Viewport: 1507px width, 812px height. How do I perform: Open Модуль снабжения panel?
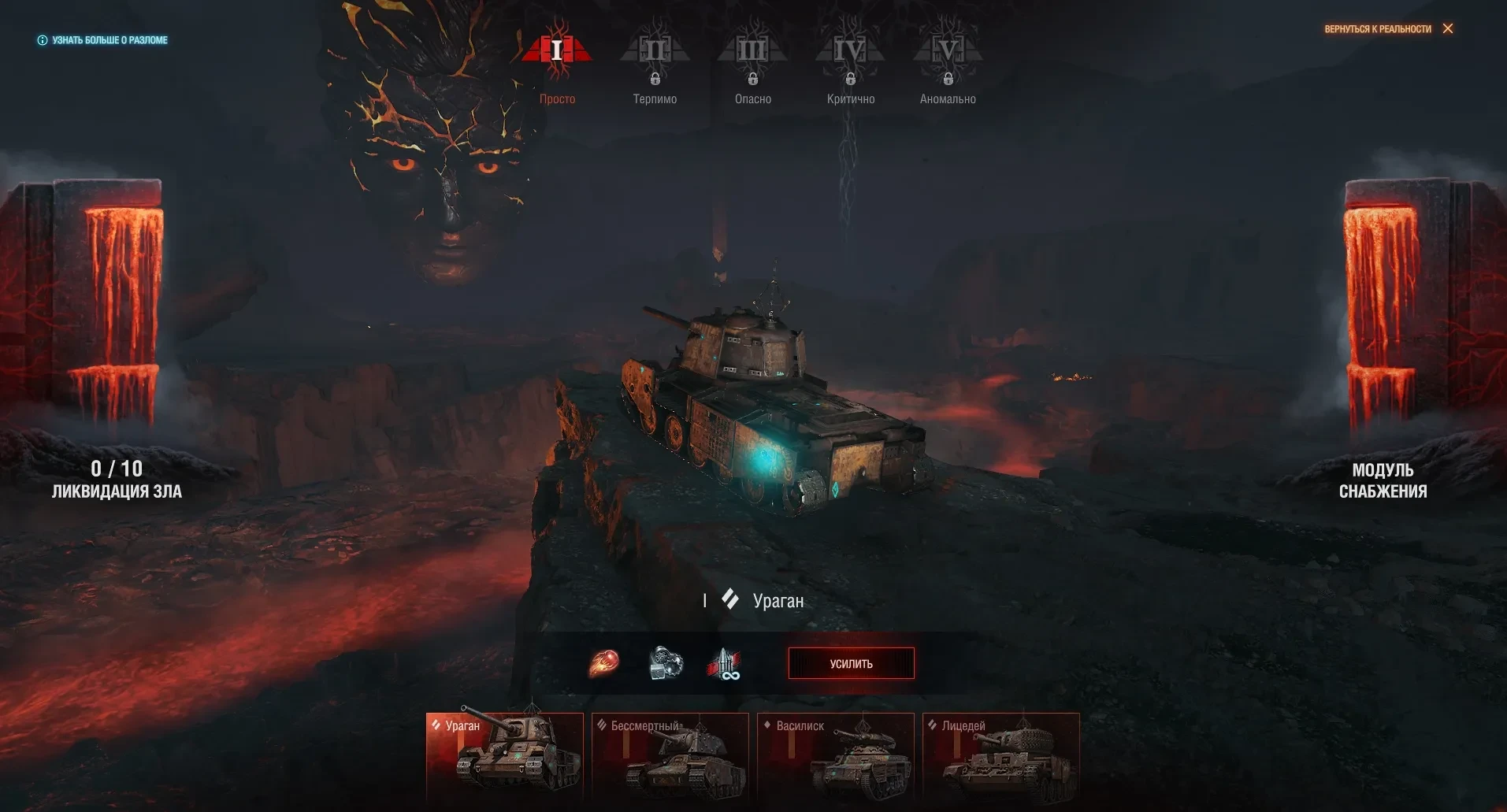[1383, 480]
